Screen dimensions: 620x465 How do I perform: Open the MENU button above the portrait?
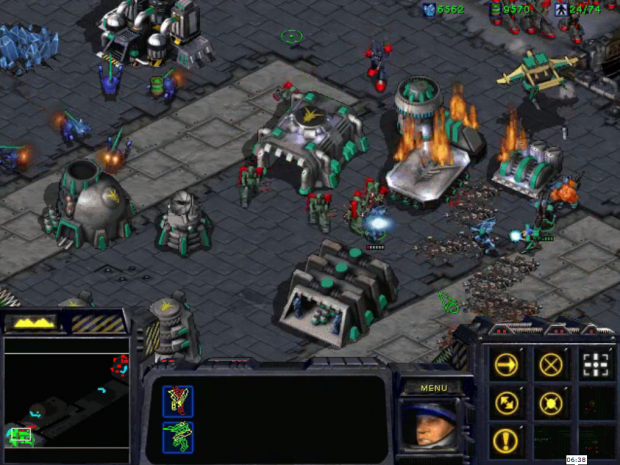tap(434, 387)
